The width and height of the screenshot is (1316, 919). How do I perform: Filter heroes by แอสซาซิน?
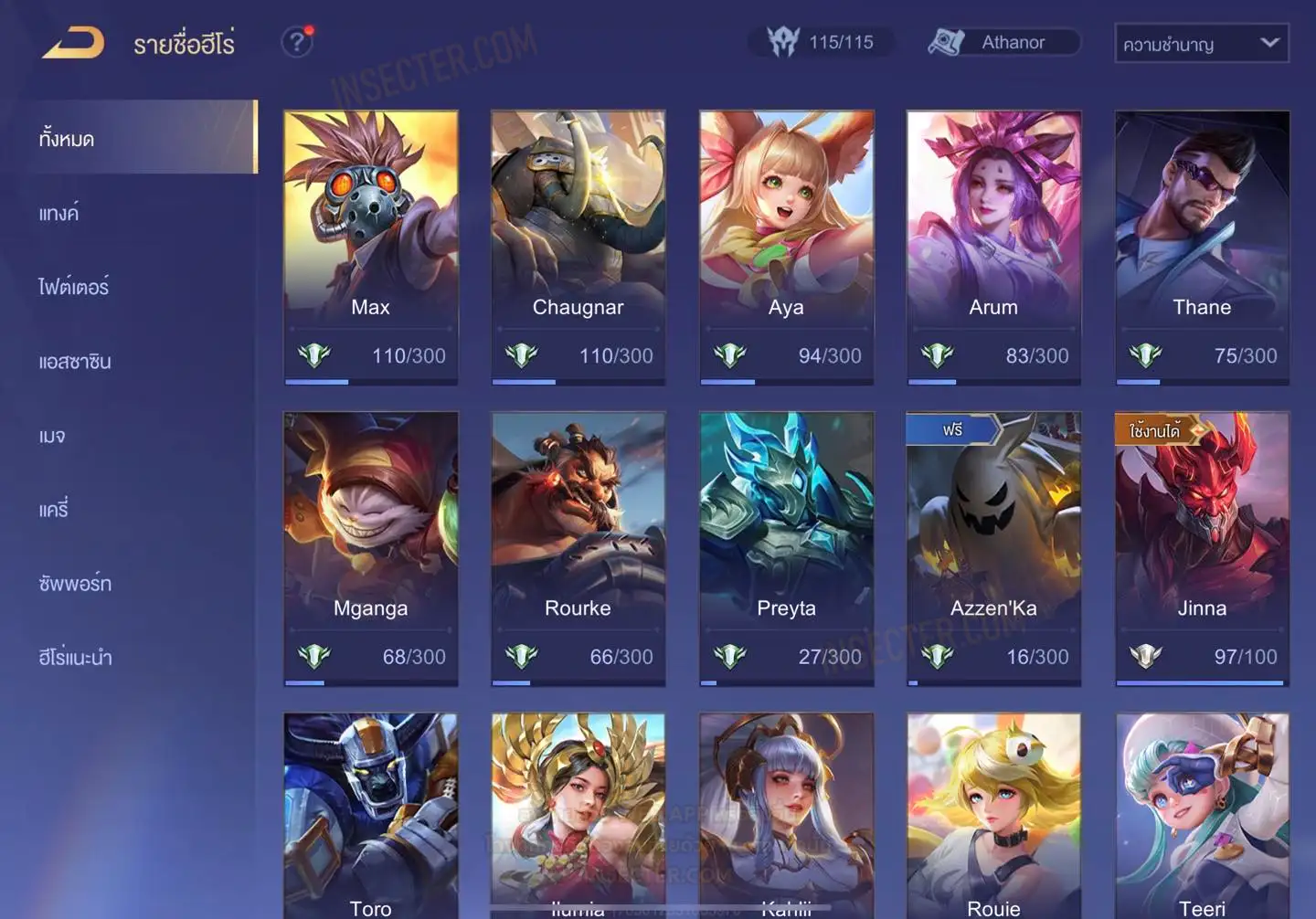[75, 362]
